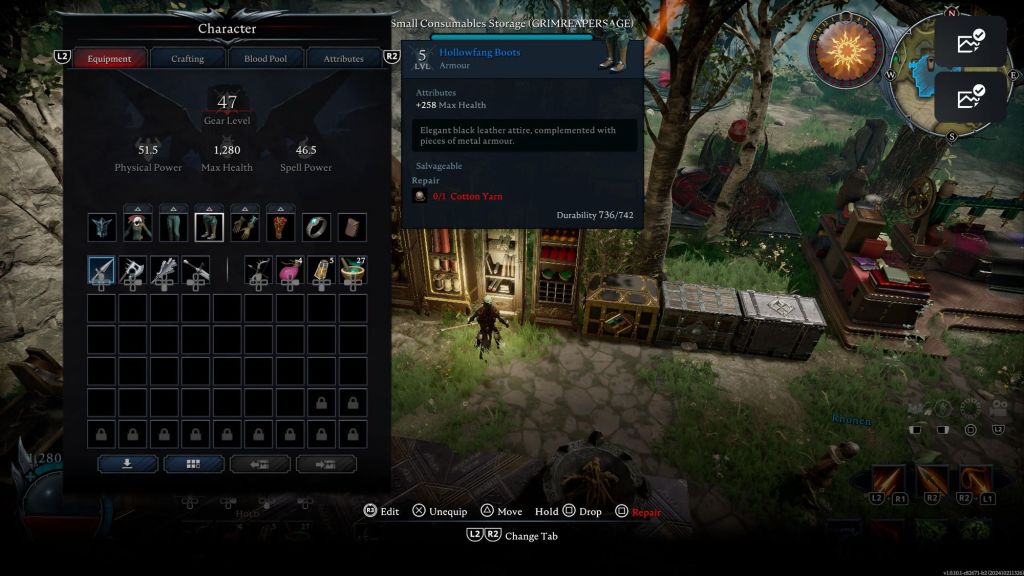Select the Equipment tab
The height and width of the screenshot is (576, 1024).
pos(109,58)
